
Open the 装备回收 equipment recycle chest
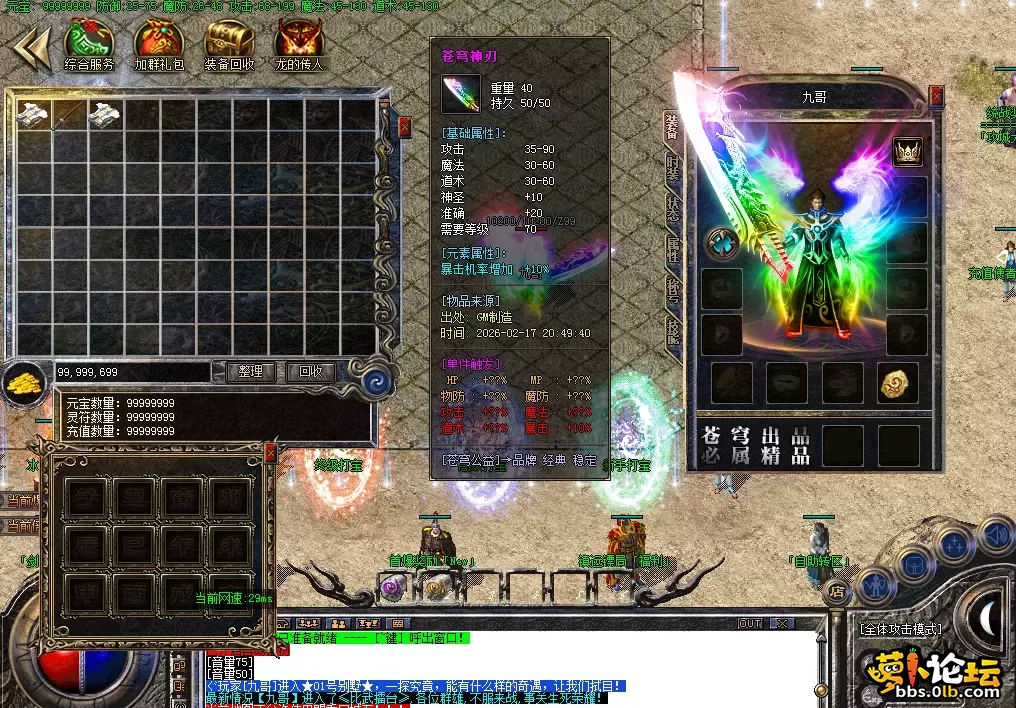(229, 41)
